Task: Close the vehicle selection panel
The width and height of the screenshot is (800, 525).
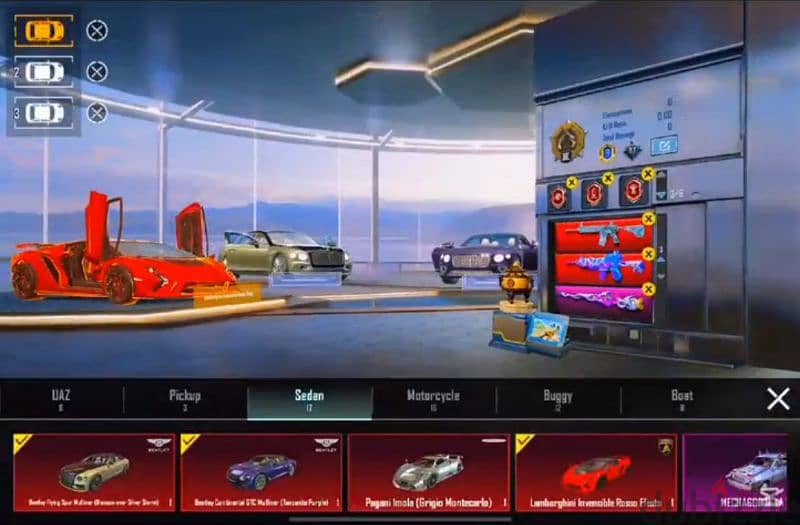Action: click(778, 399)
